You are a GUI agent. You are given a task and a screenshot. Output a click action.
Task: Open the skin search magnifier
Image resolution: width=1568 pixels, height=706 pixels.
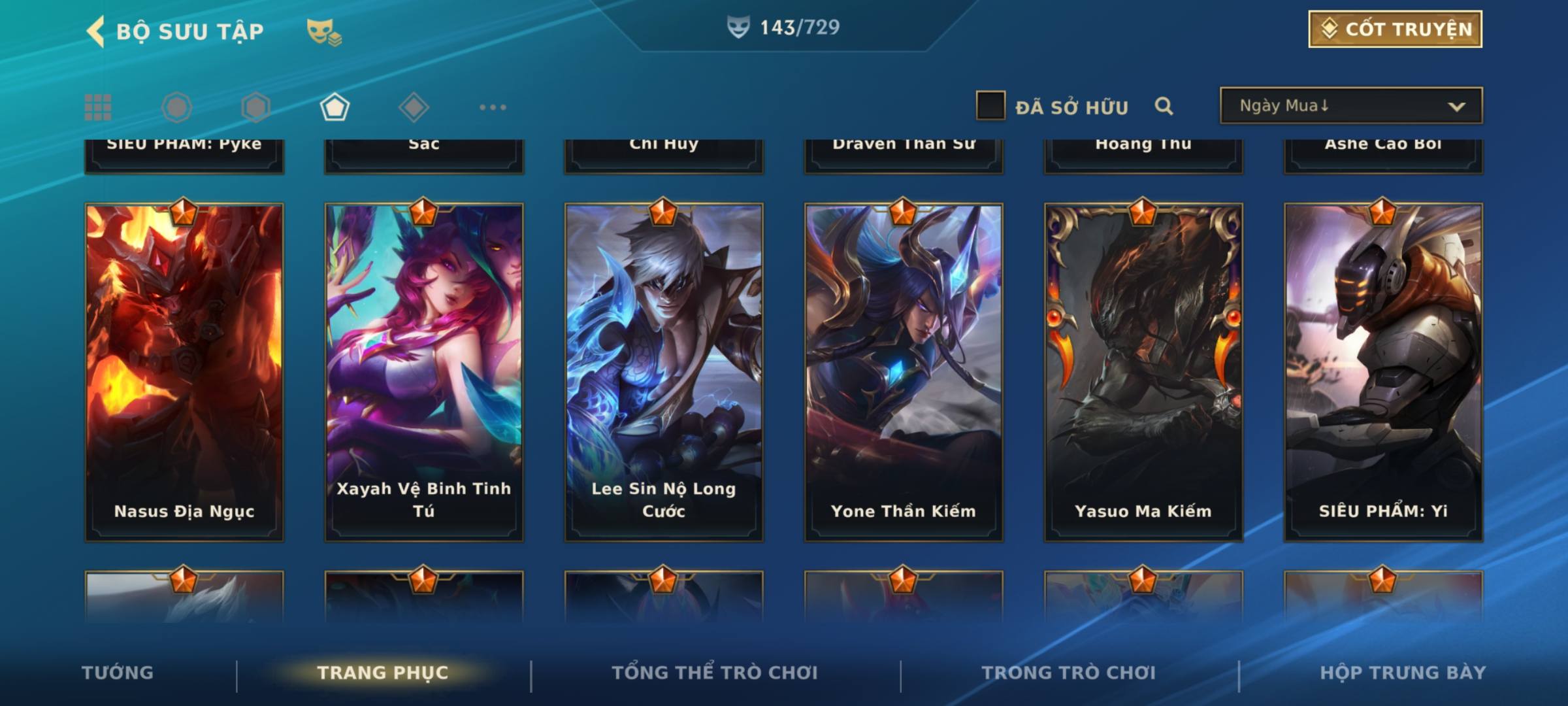(1164, 106)
